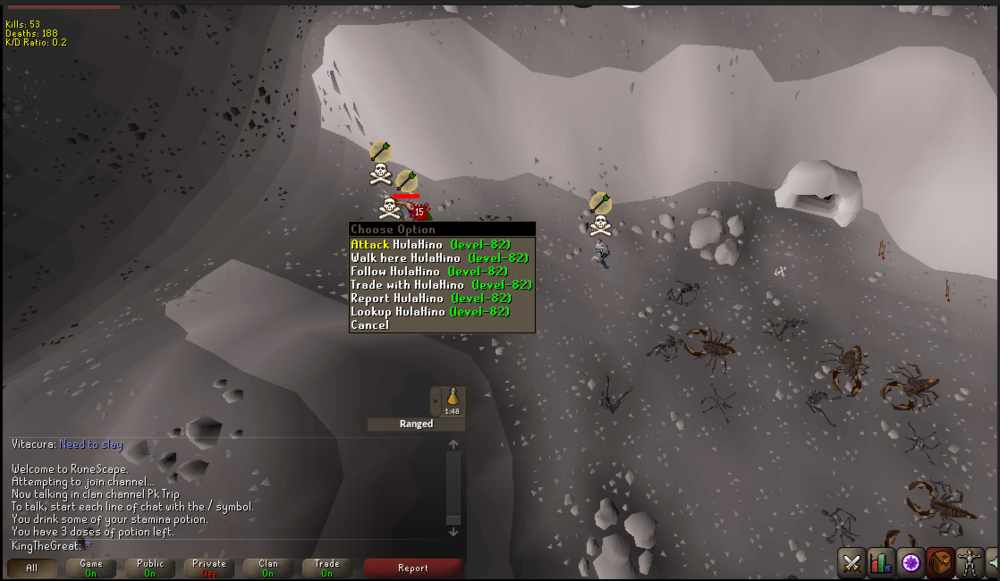Open the purple quest compass tab
Viewport: 1000px width, 581px height.
910,562
